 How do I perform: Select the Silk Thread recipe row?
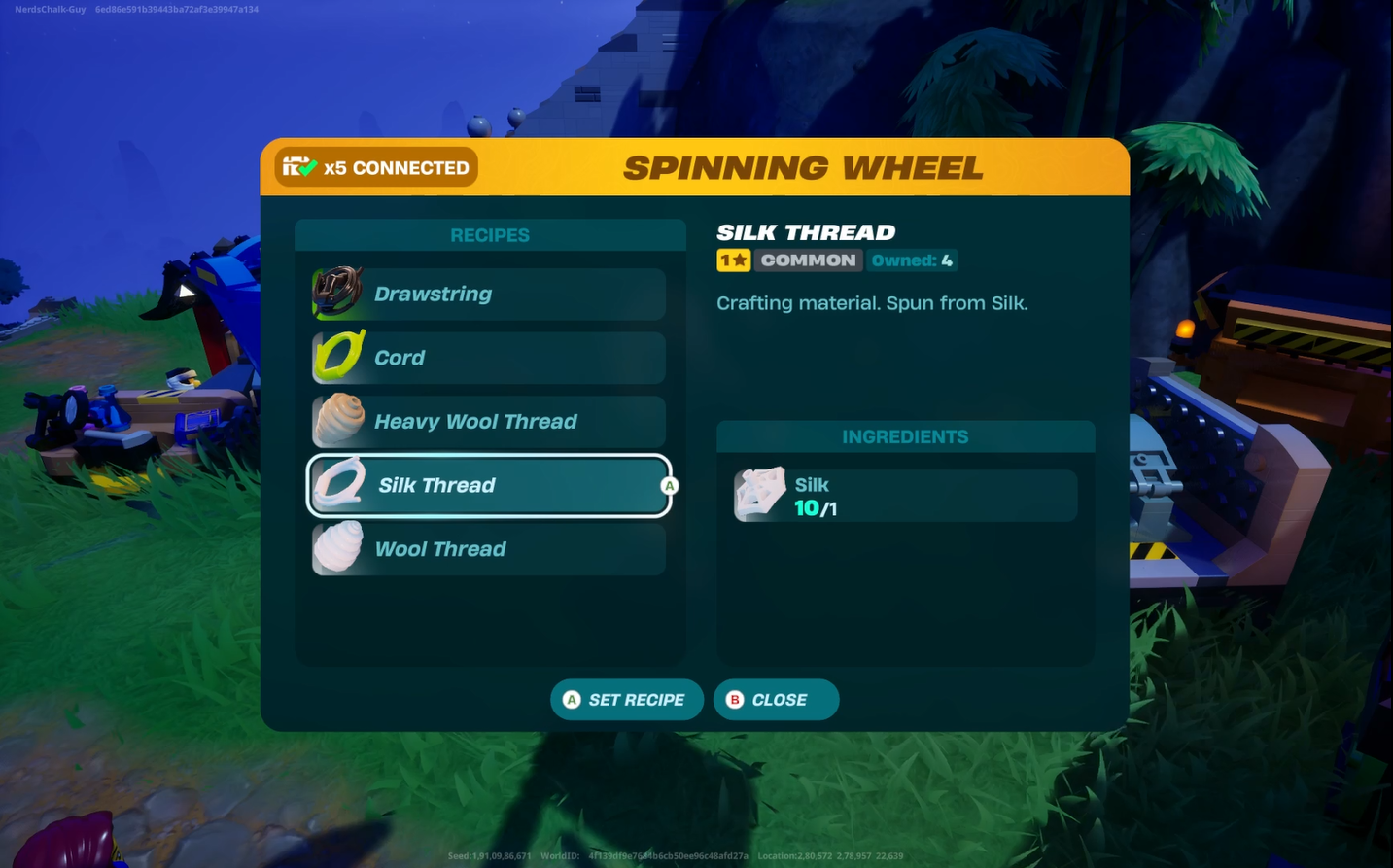(x=489, y=485)
